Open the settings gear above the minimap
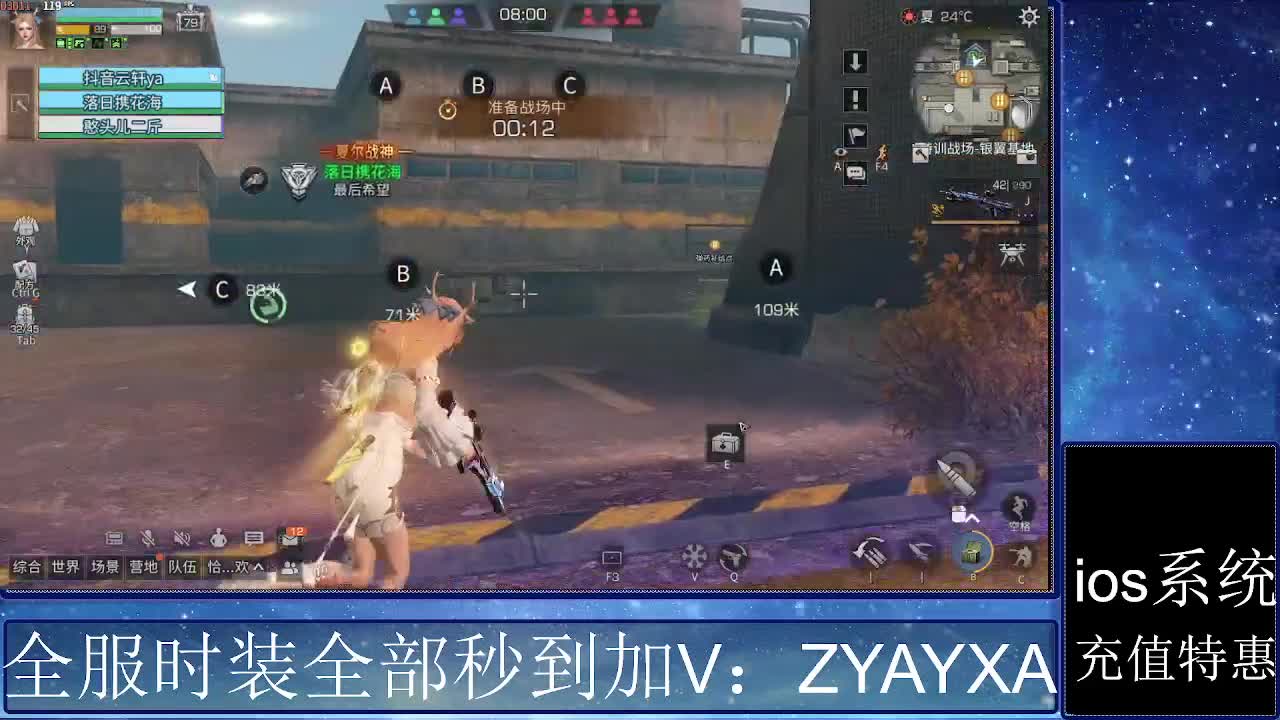 pyautogui.click(x=1028, y=17)
